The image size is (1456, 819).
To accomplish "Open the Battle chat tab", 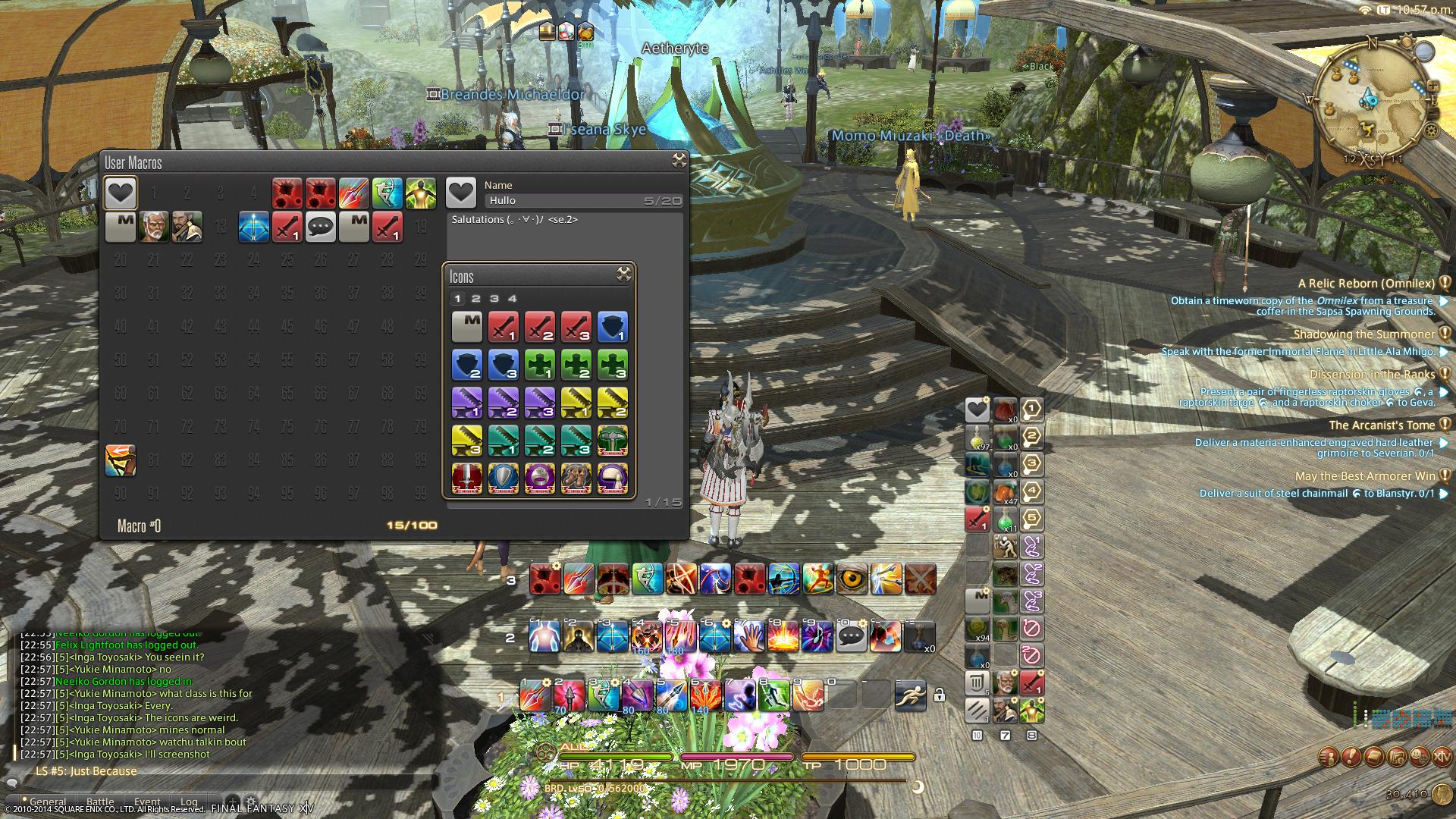I will coord(101,802).
